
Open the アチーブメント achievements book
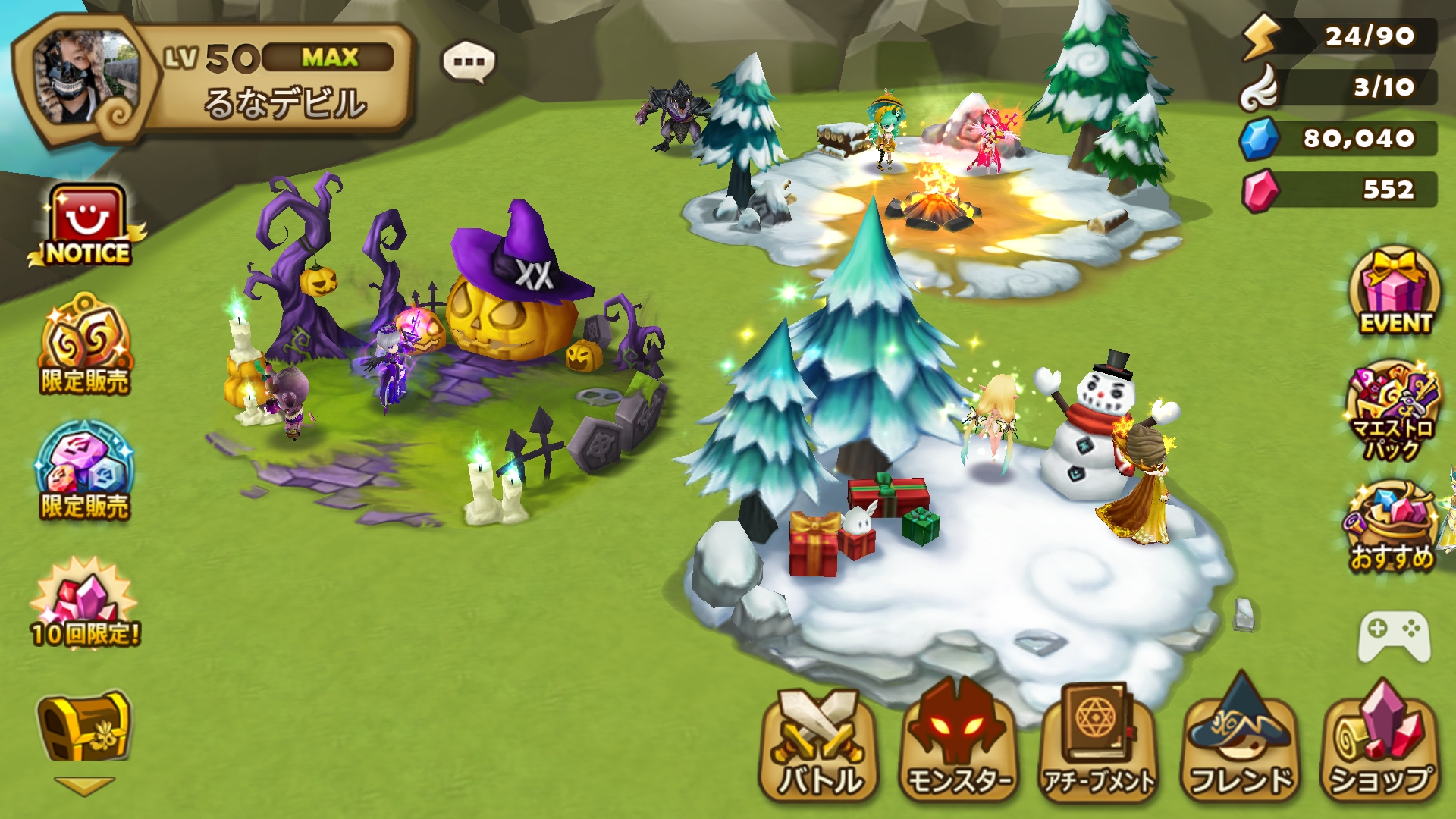coord(1099,743)
